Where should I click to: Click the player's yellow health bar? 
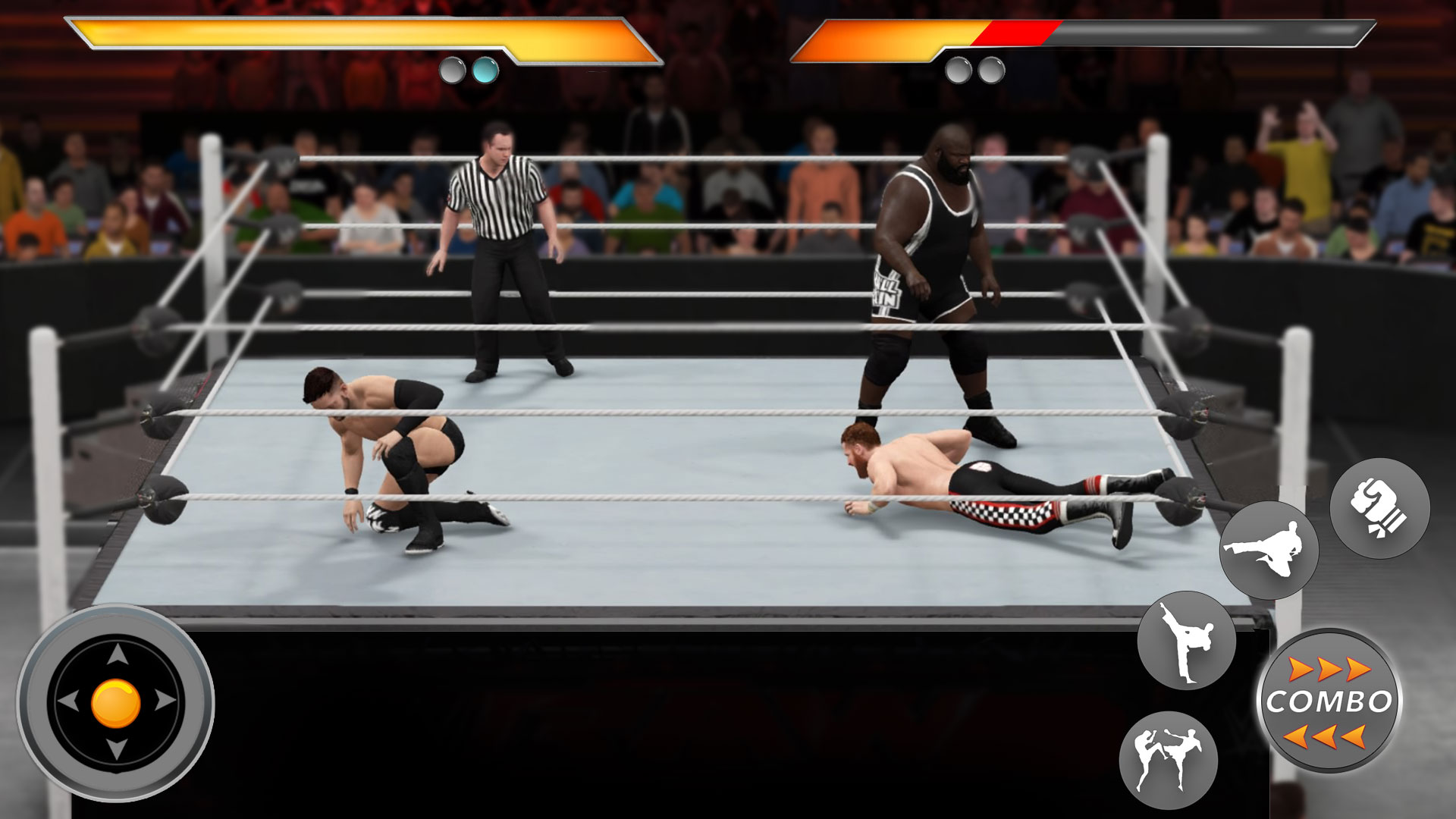(341, 34)
